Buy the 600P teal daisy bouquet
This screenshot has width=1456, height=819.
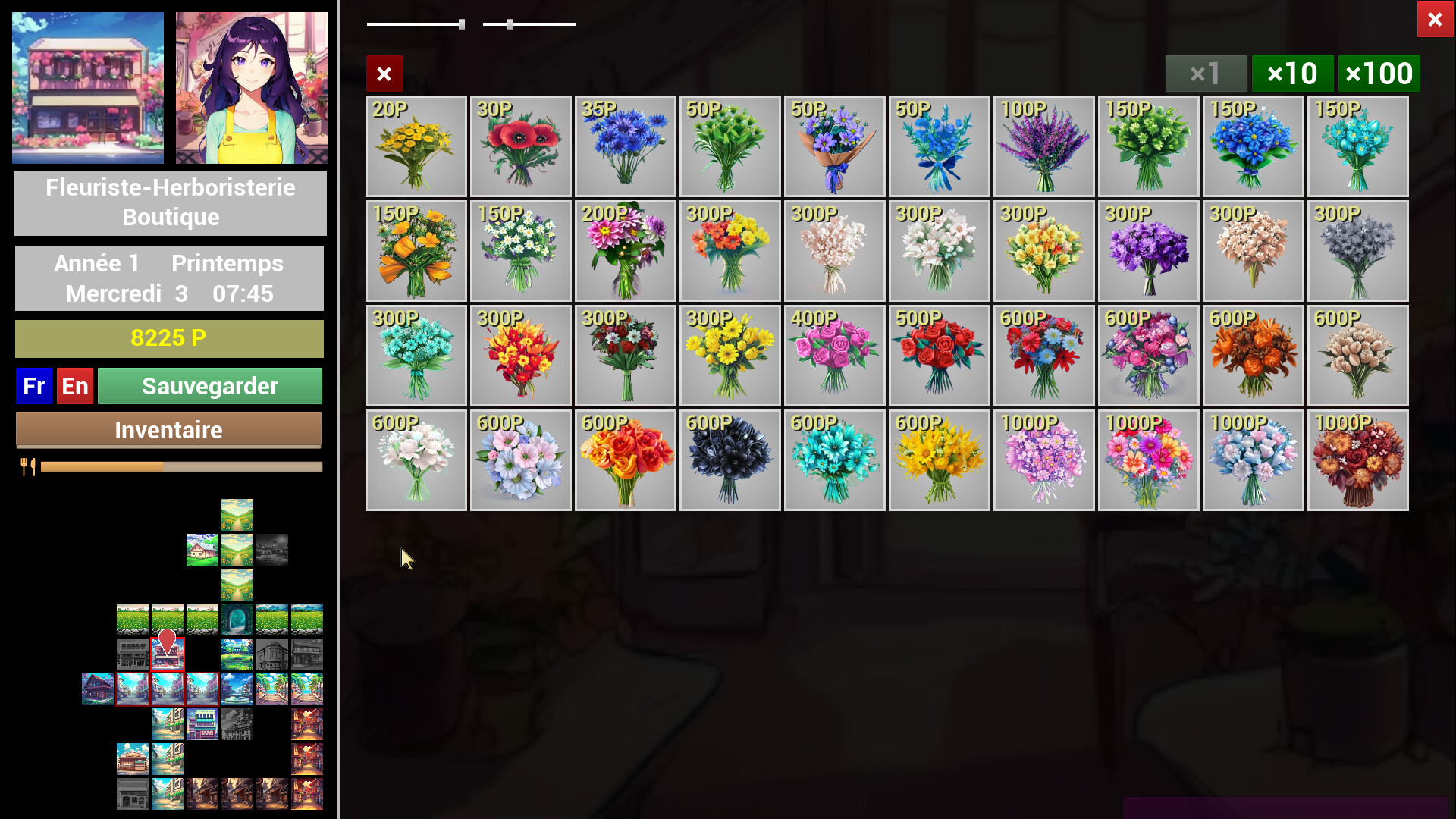click(835, 460)
